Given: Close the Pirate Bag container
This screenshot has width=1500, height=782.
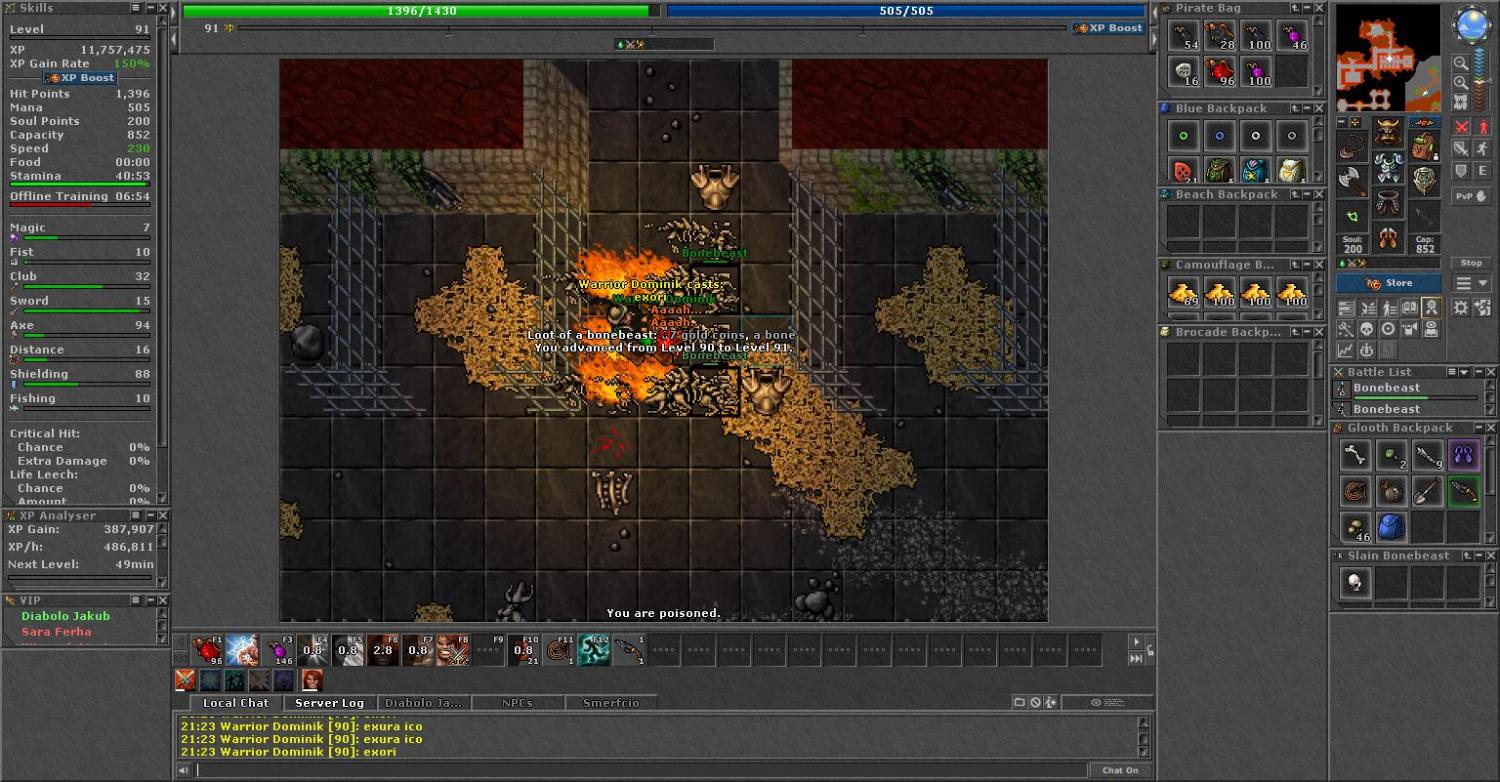Looking at the screenshot, I should [x=1318, y=8].
